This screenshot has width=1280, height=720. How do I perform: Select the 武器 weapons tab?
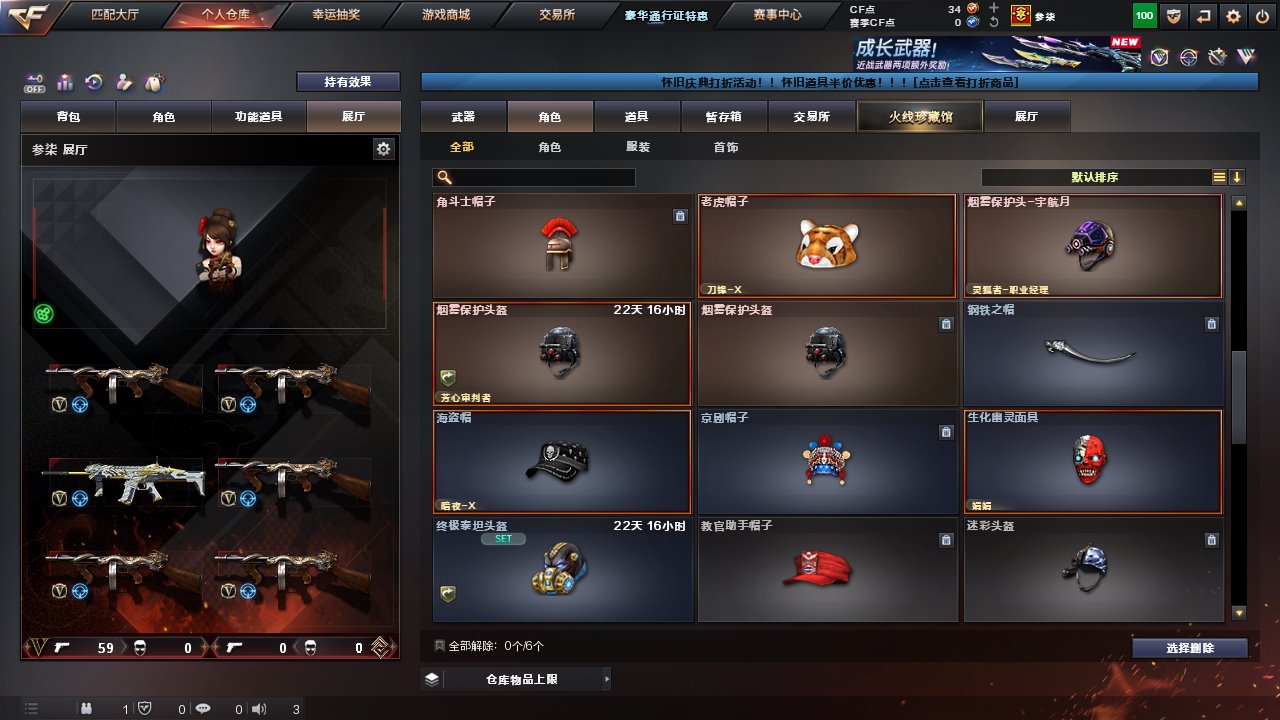(463, 117)
